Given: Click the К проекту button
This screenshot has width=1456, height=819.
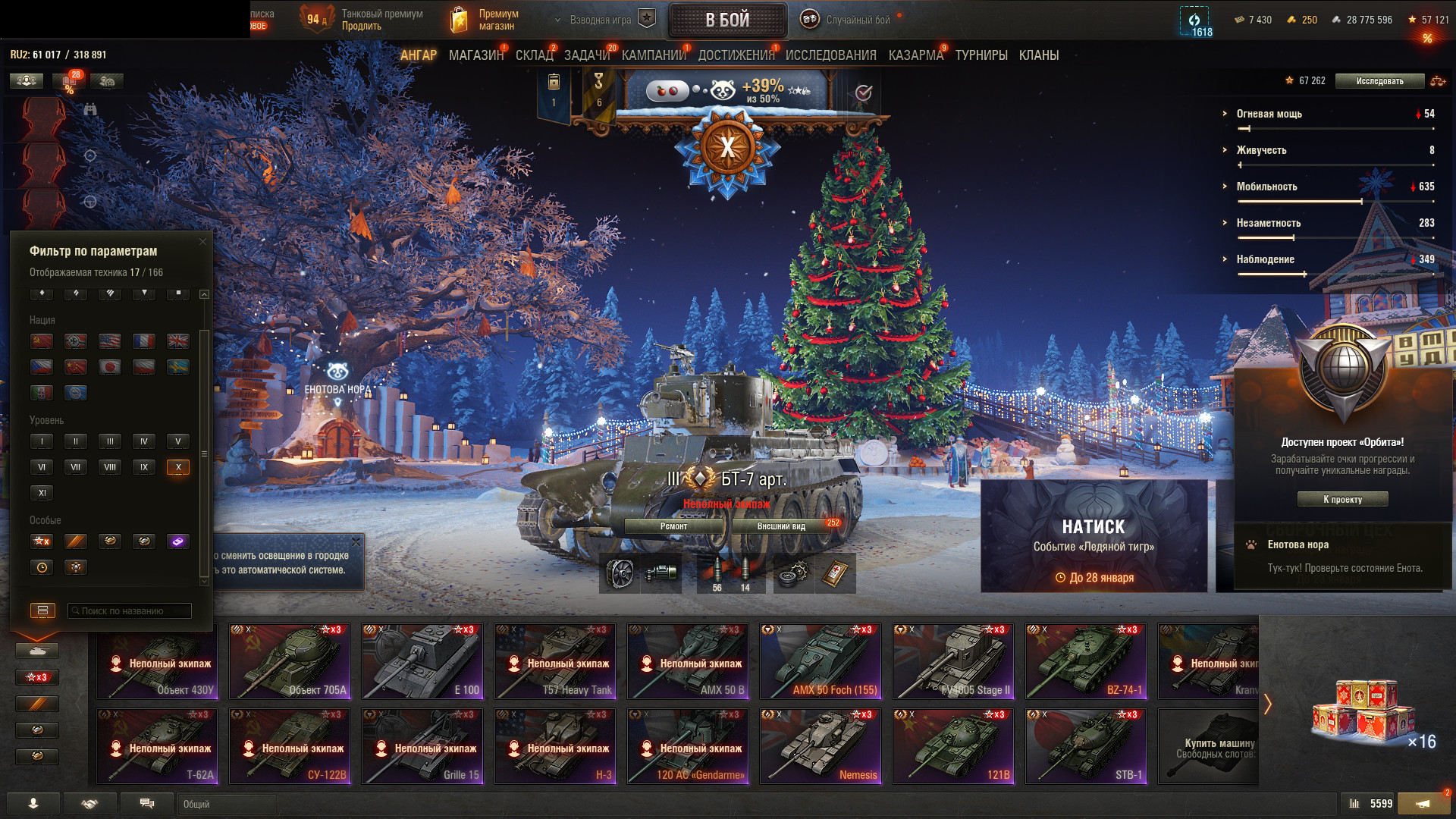Looking at the screenshot, I should [x=1342, y=499].
